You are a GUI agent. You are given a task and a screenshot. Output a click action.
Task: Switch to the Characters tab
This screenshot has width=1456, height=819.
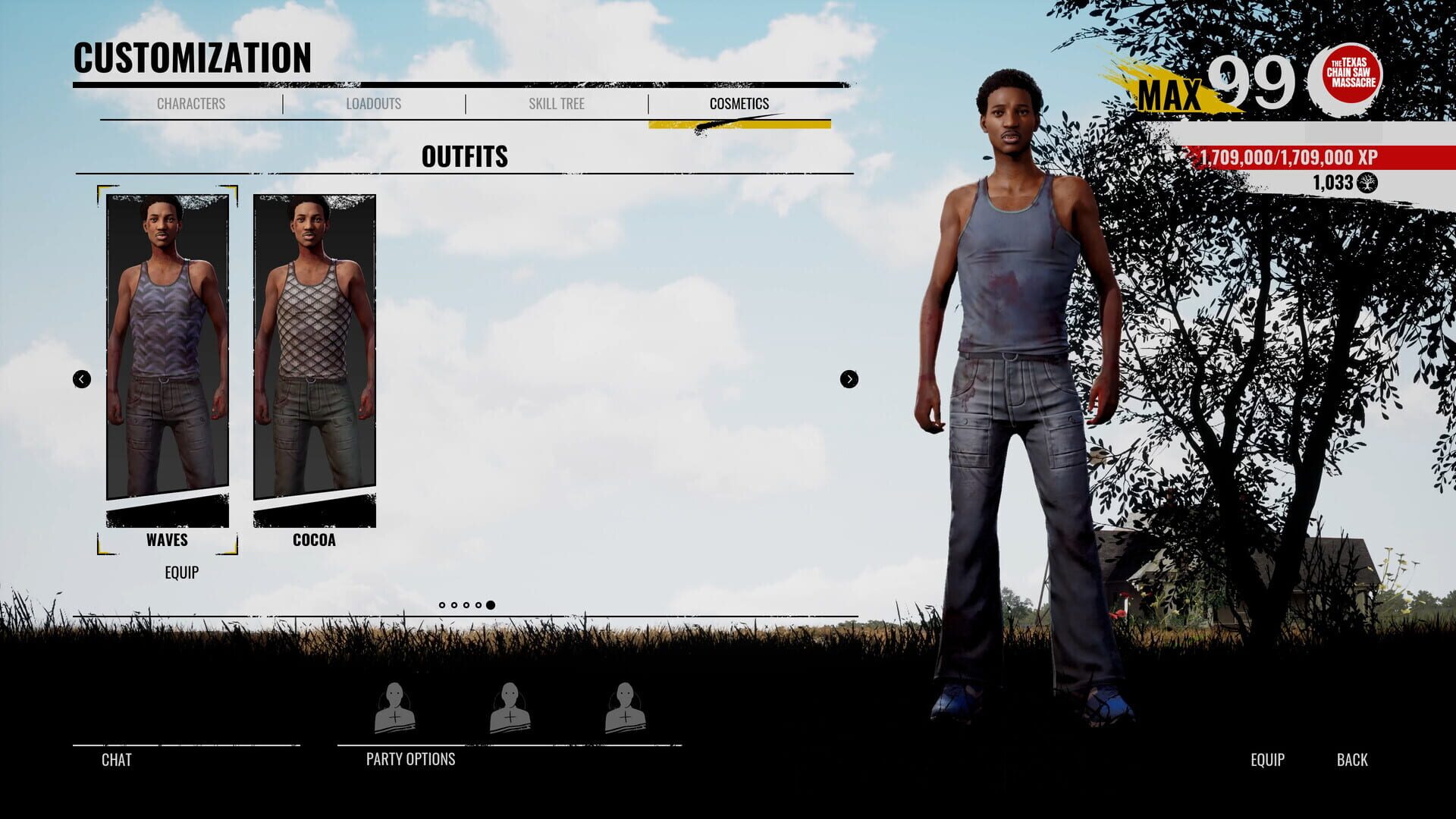point(190,104)
